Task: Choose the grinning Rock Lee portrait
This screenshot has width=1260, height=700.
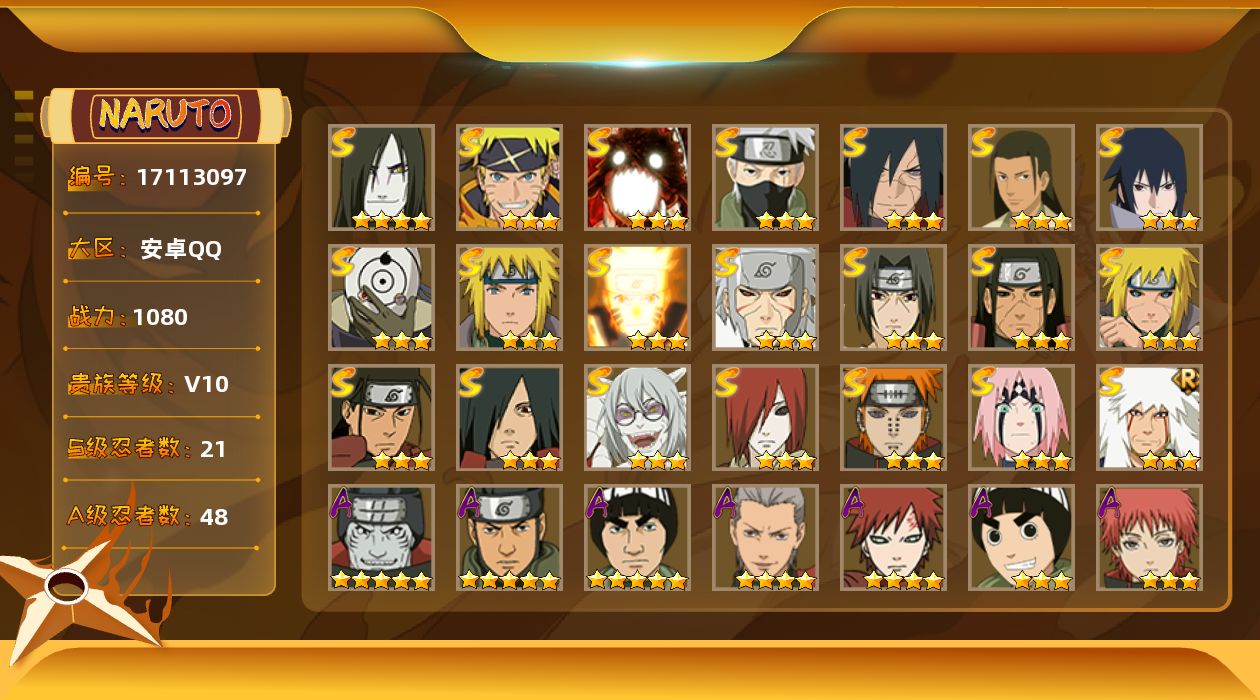Action: 1021,537
